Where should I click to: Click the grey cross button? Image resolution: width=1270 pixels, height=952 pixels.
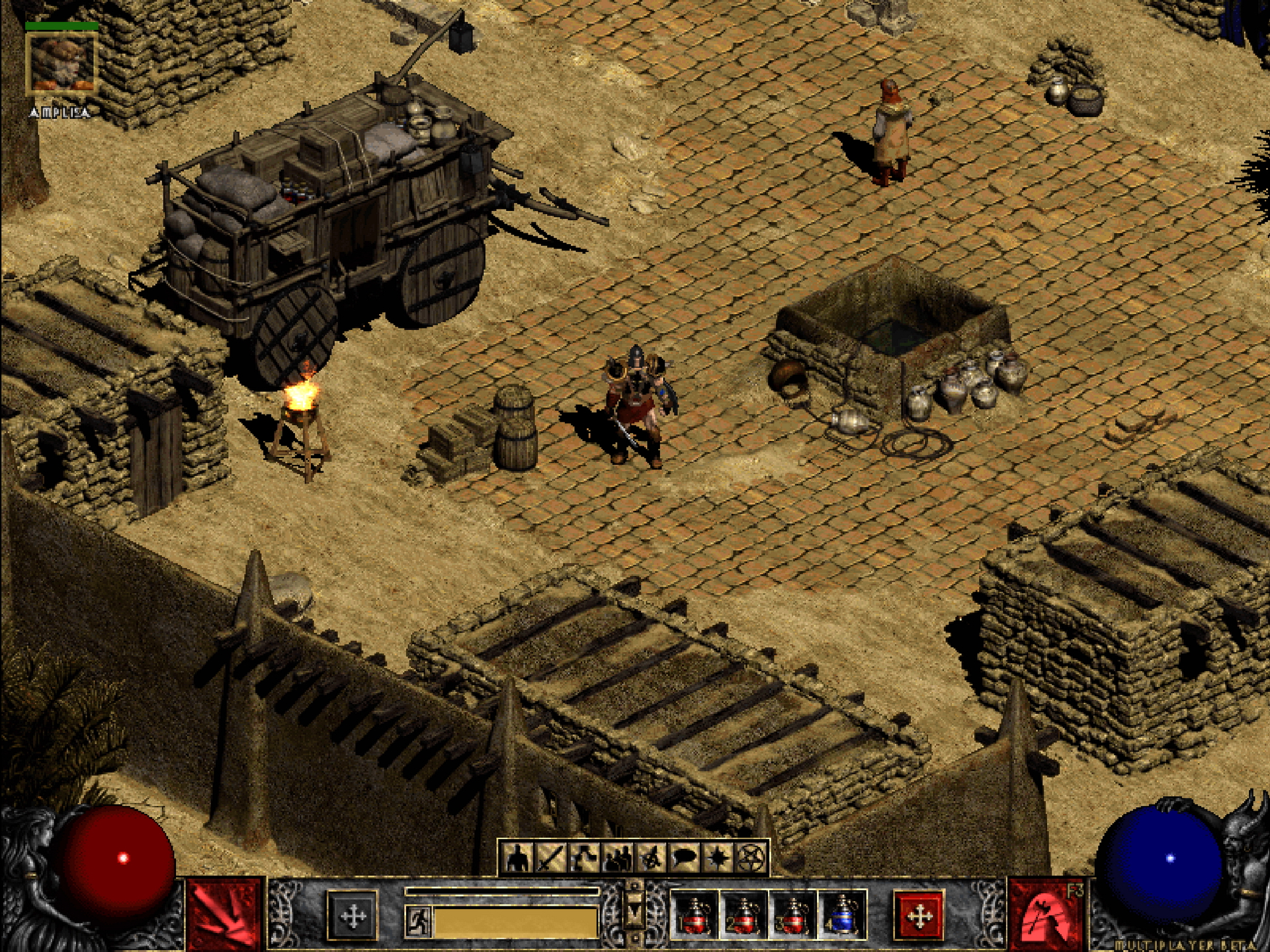point(353,916)
